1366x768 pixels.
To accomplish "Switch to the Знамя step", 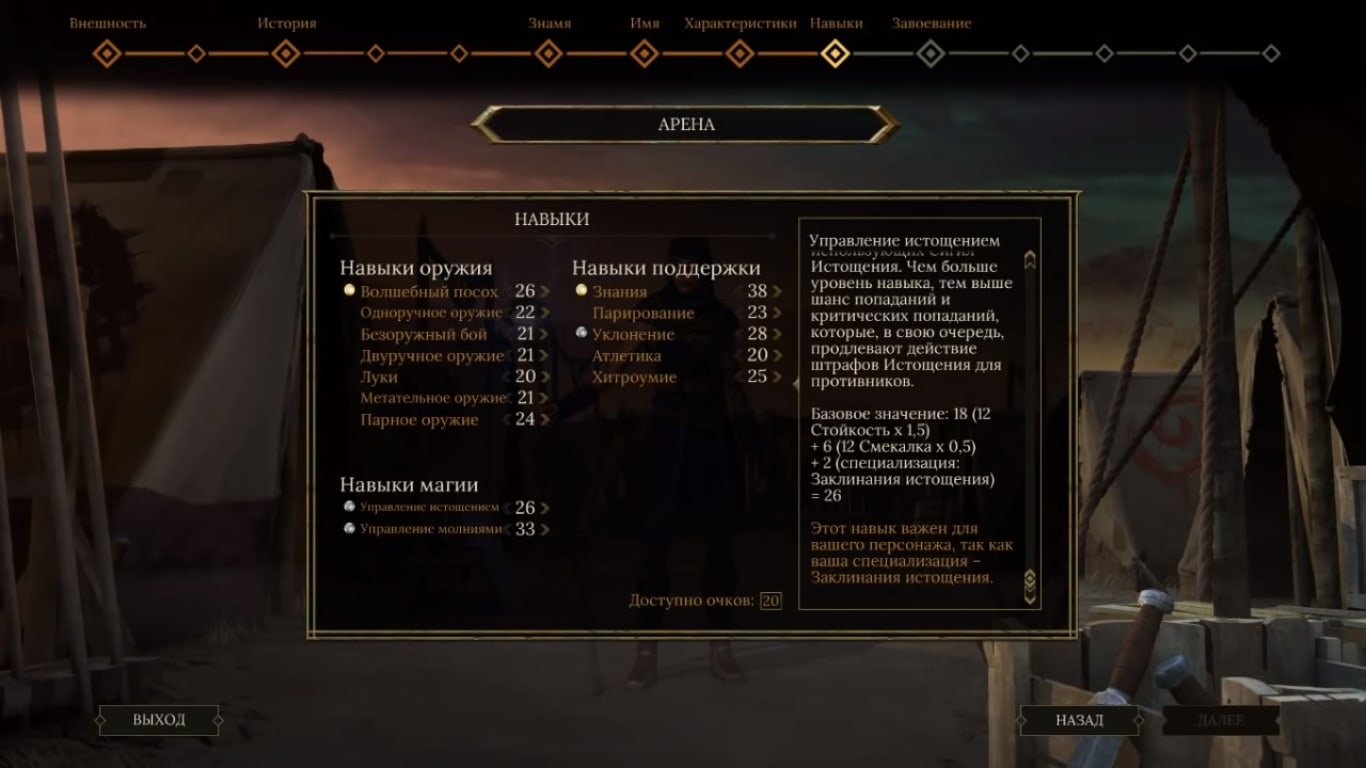I will [x=548, y=53].
